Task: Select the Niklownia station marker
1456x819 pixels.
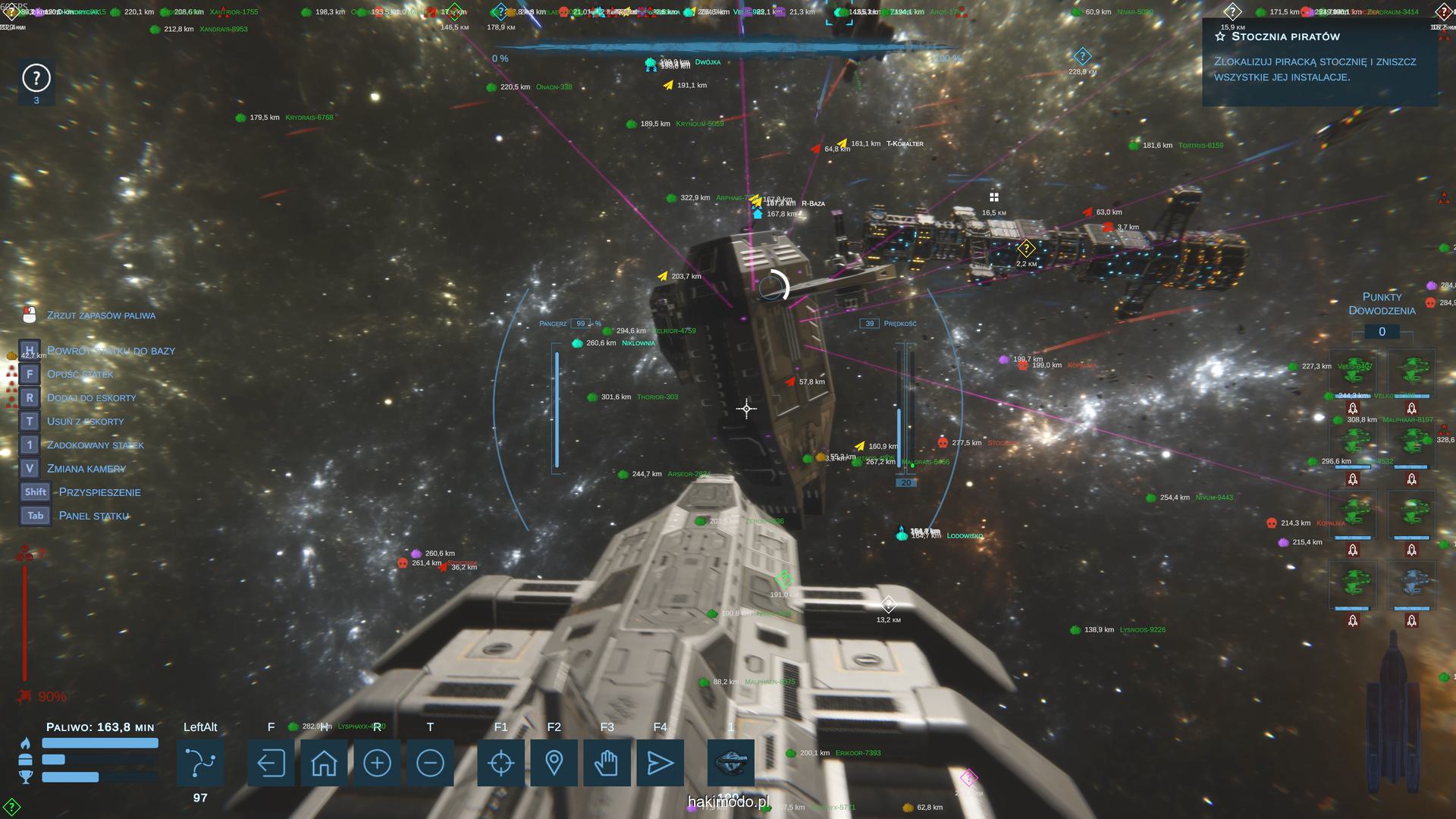Action: [x=578, y=344]
